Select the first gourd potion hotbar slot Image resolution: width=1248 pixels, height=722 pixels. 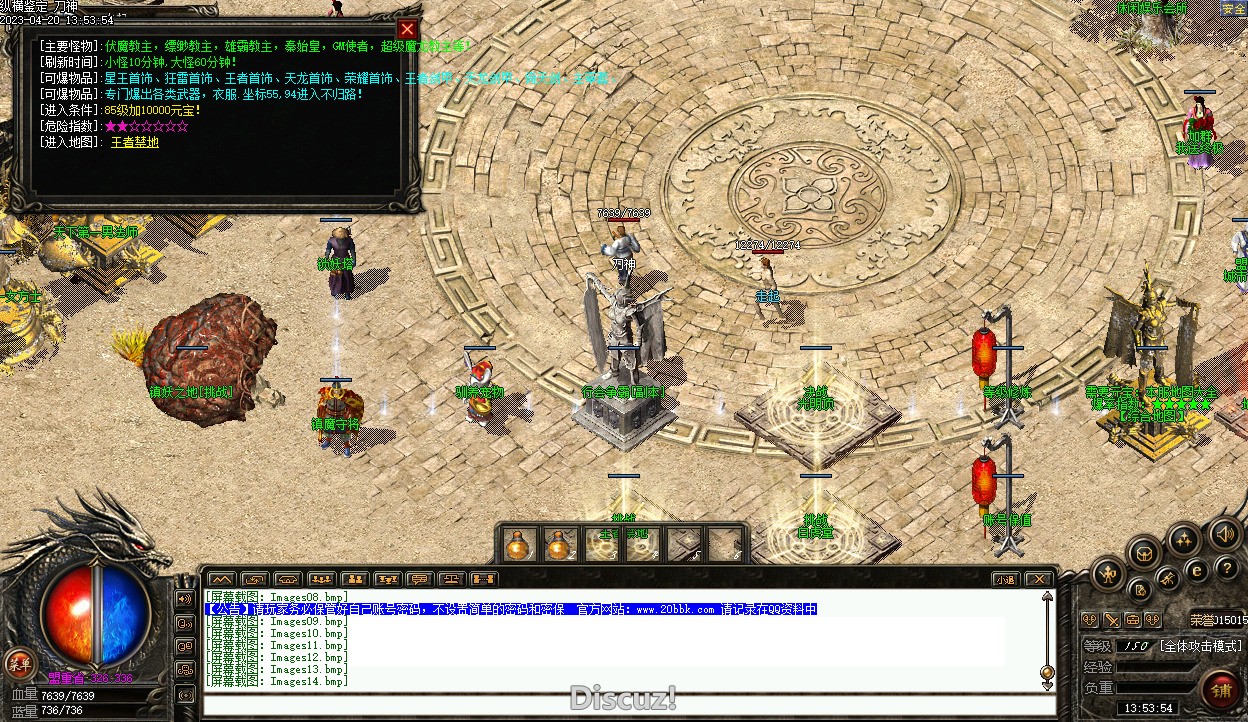click(518, 544)
